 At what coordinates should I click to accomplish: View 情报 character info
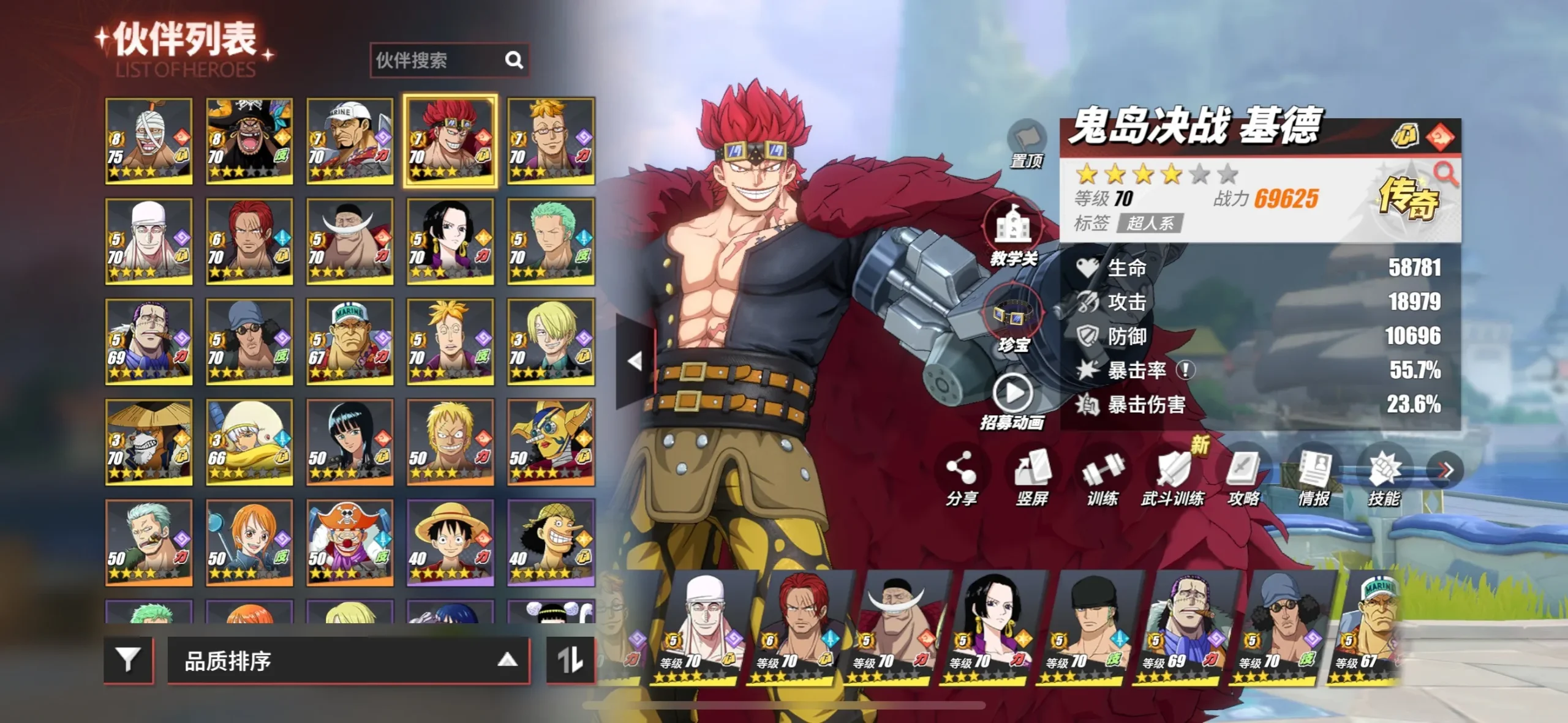tap(1314, 479)
